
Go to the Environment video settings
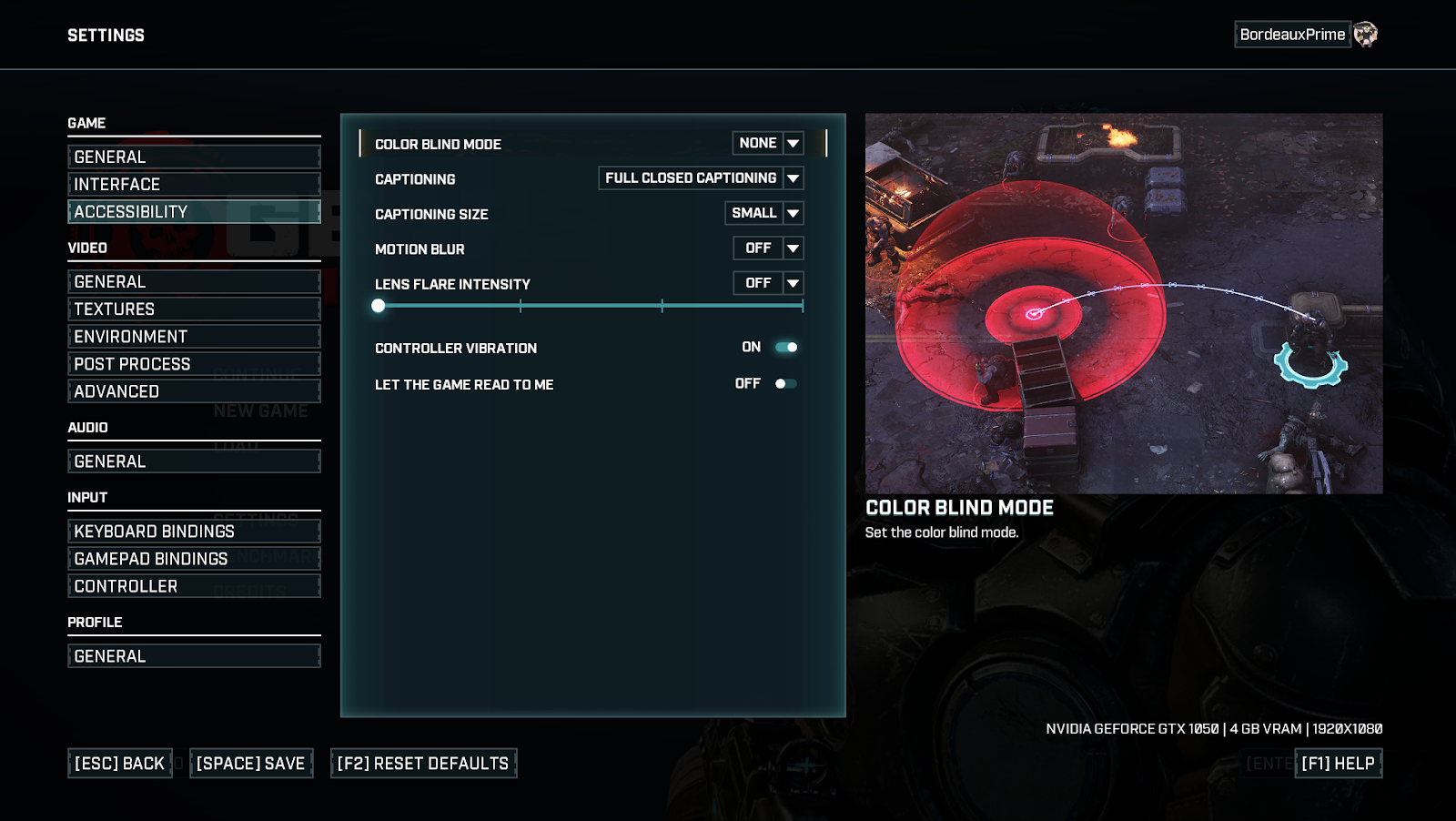(194, 337)
